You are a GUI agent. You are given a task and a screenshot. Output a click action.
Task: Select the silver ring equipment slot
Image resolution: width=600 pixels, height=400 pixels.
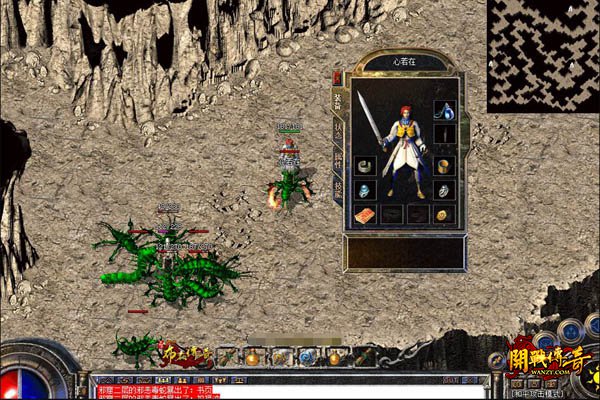pyautogui.click(x=445, y=190)
